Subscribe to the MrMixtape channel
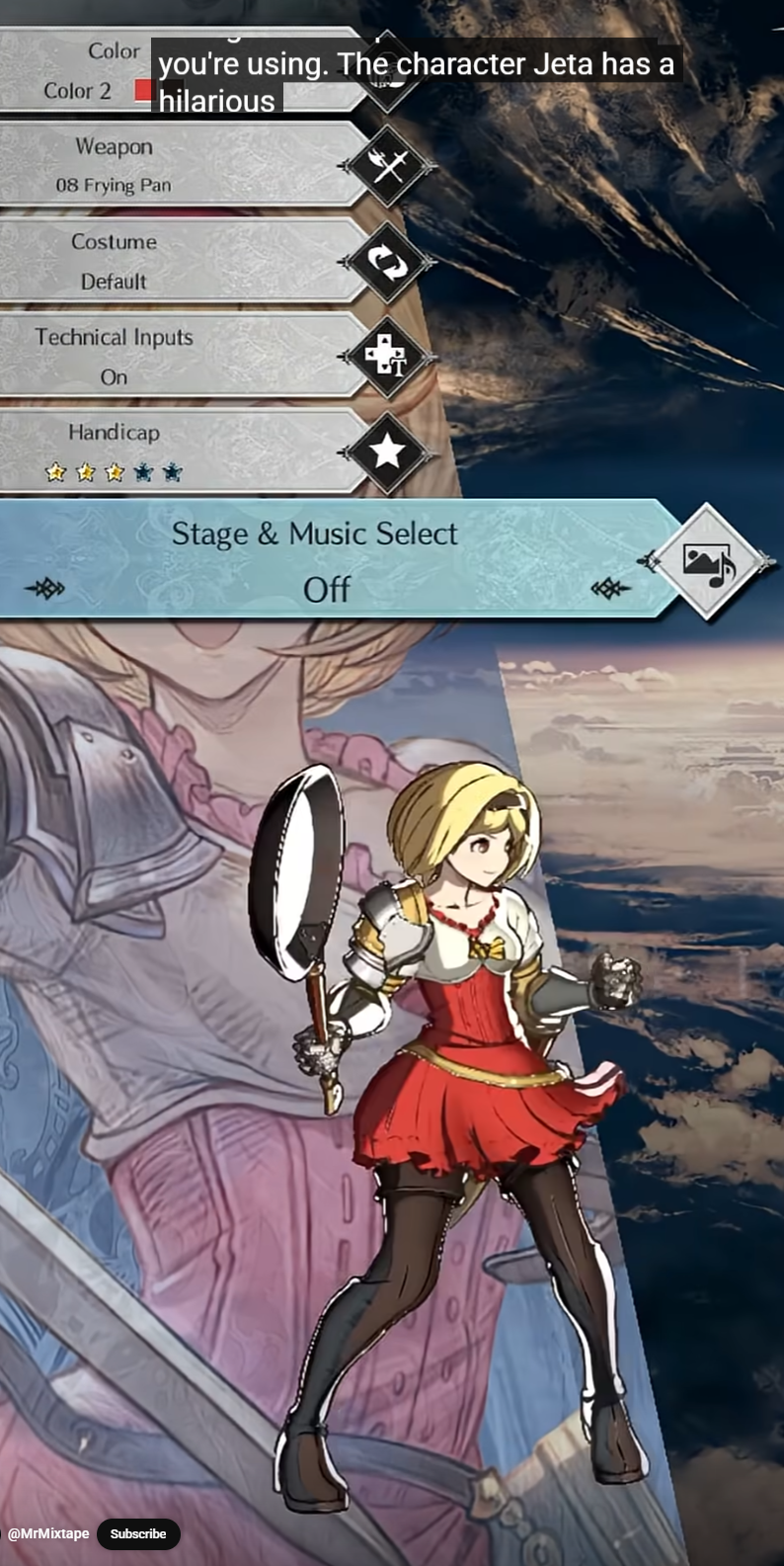 [x=138, y=1533]
